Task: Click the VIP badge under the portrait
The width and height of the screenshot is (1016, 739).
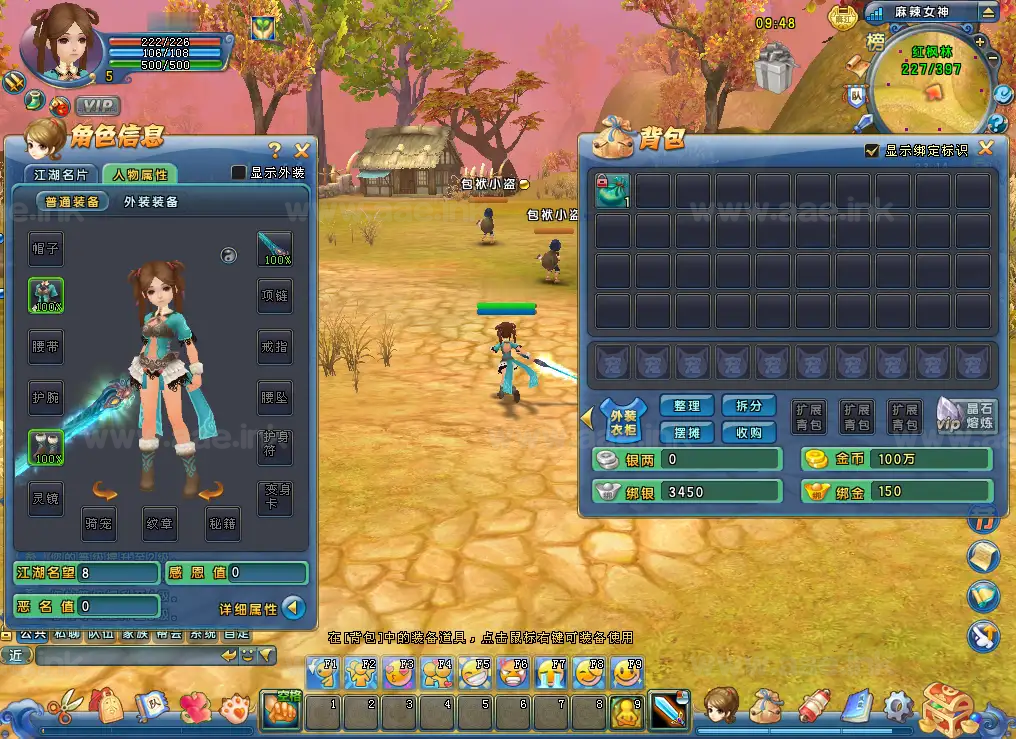Action: 97,106
